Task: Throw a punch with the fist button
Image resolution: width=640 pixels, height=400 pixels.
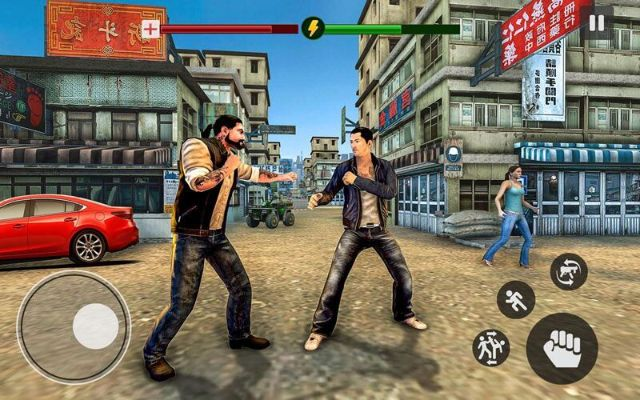Action: tap(561, 348)
